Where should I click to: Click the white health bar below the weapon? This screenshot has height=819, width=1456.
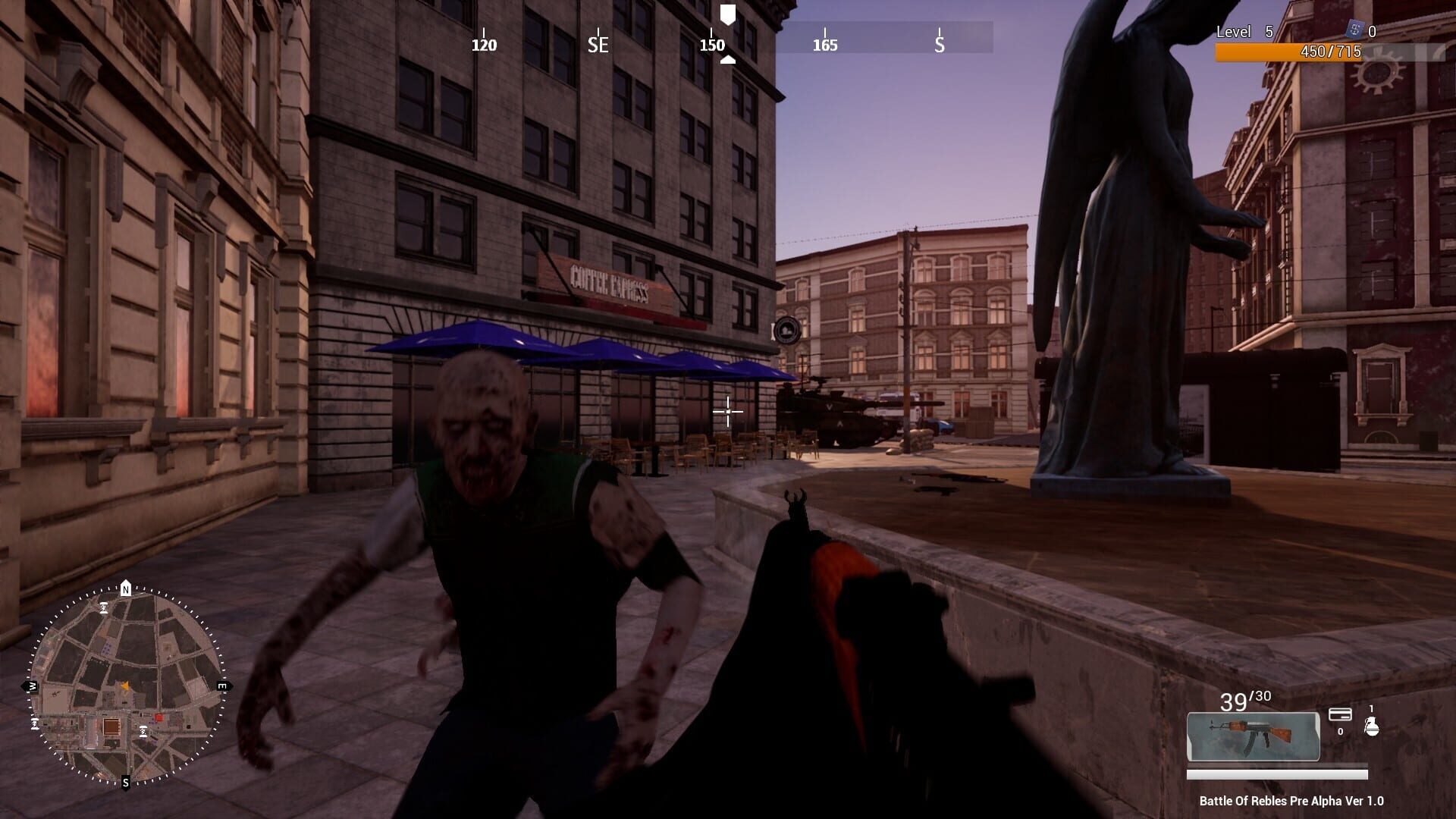1276,775
